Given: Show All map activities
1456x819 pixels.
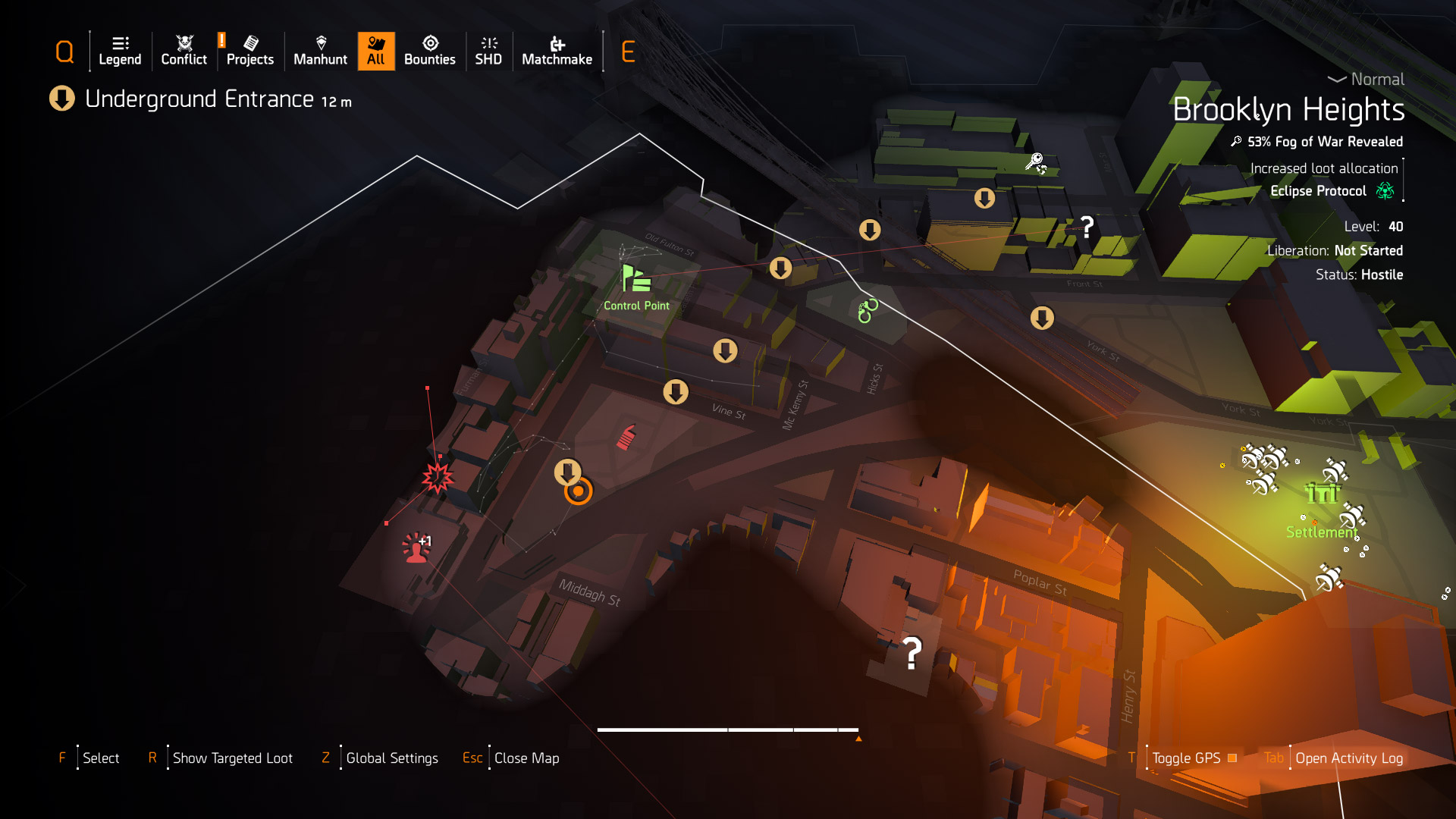Looking at the screenshot, I should coord(376,52).
